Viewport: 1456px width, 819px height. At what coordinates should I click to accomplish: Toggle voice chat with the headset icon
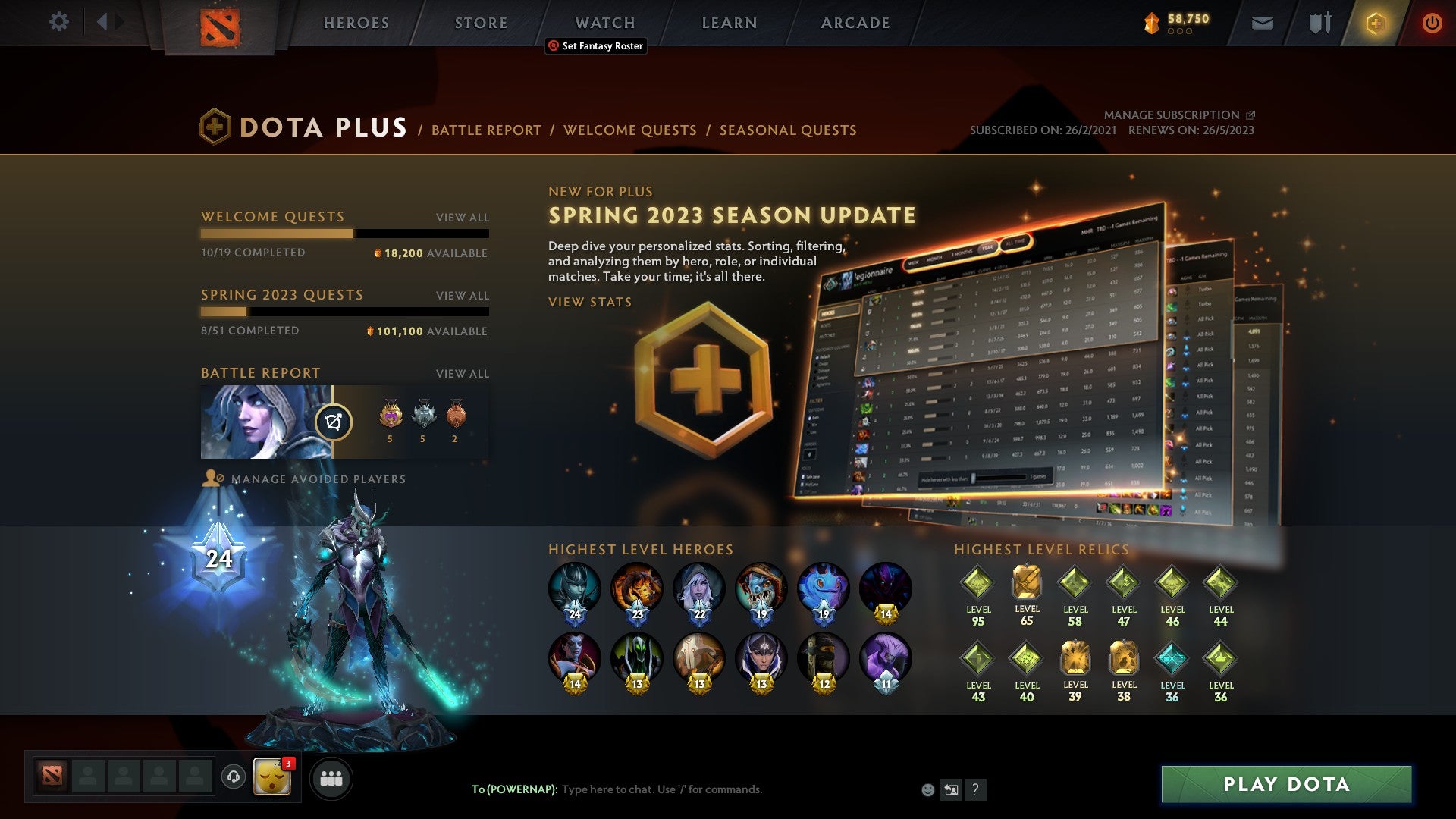(x=235, y=777)
